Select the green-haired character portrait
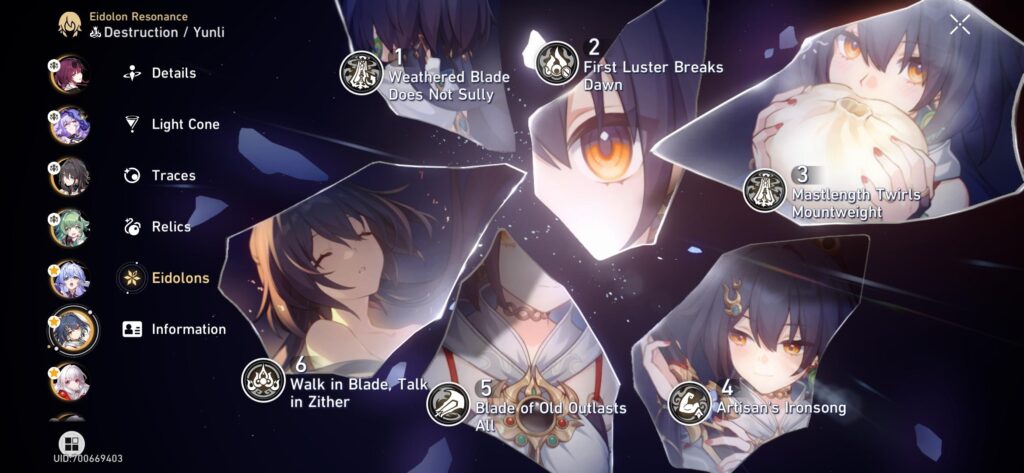The width and height of the screenshot is (1024, 473). click(69, 227)
